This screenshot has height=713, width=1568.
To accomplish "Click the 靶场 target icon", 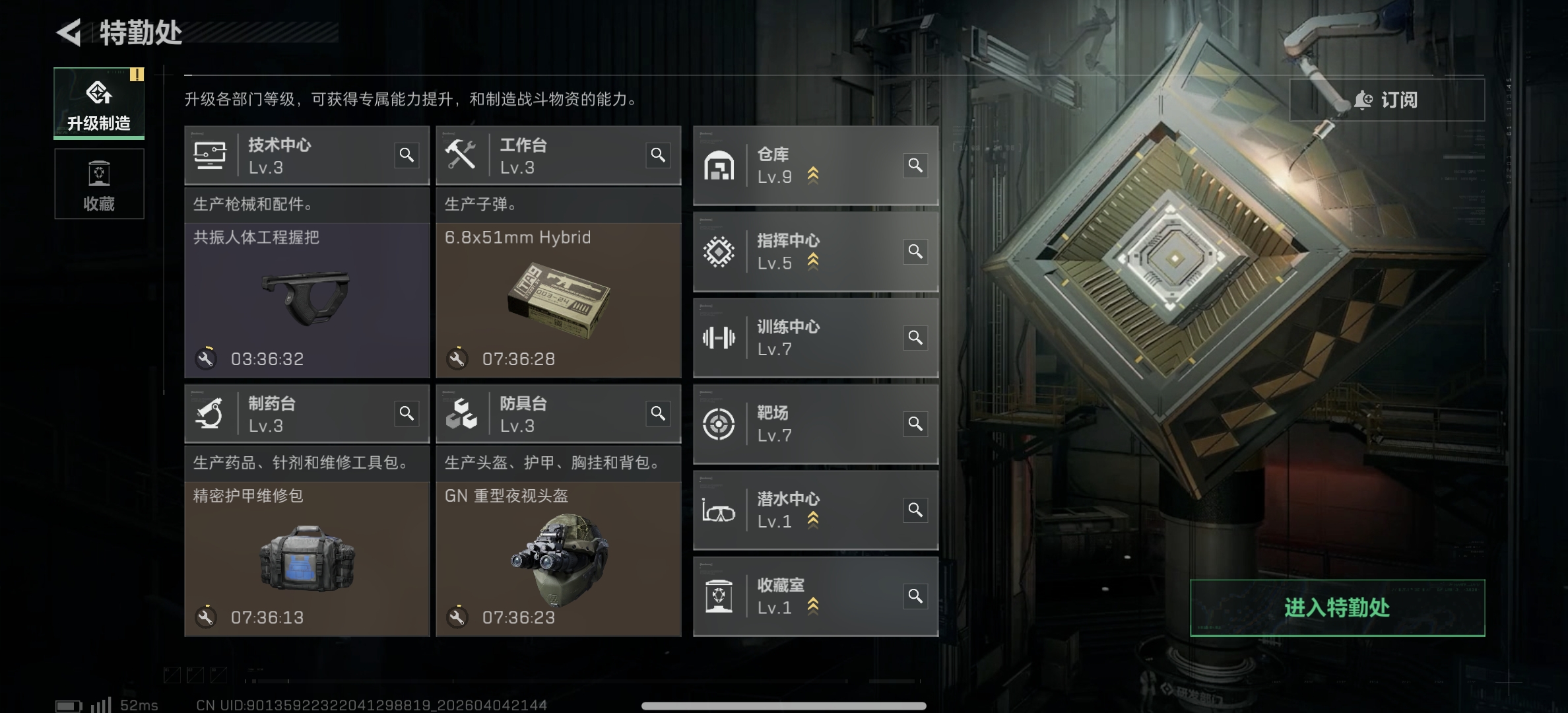I will pos(719,424).
